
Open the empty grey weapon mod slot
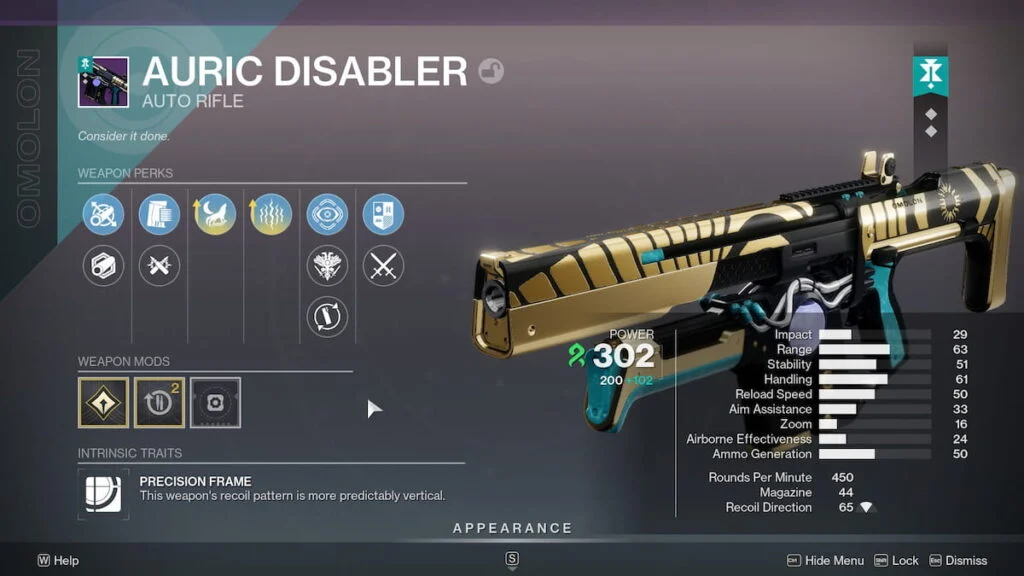point(215,402)
